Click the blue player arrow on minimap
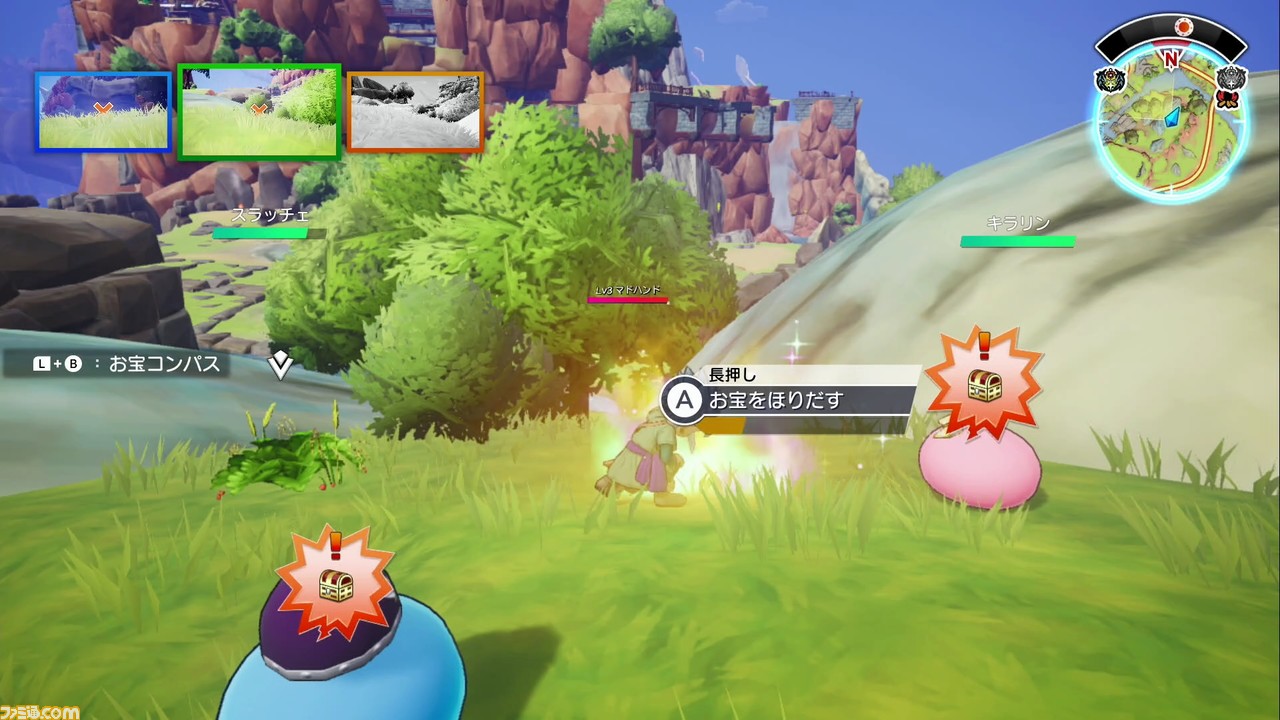 click(1174, 117)
